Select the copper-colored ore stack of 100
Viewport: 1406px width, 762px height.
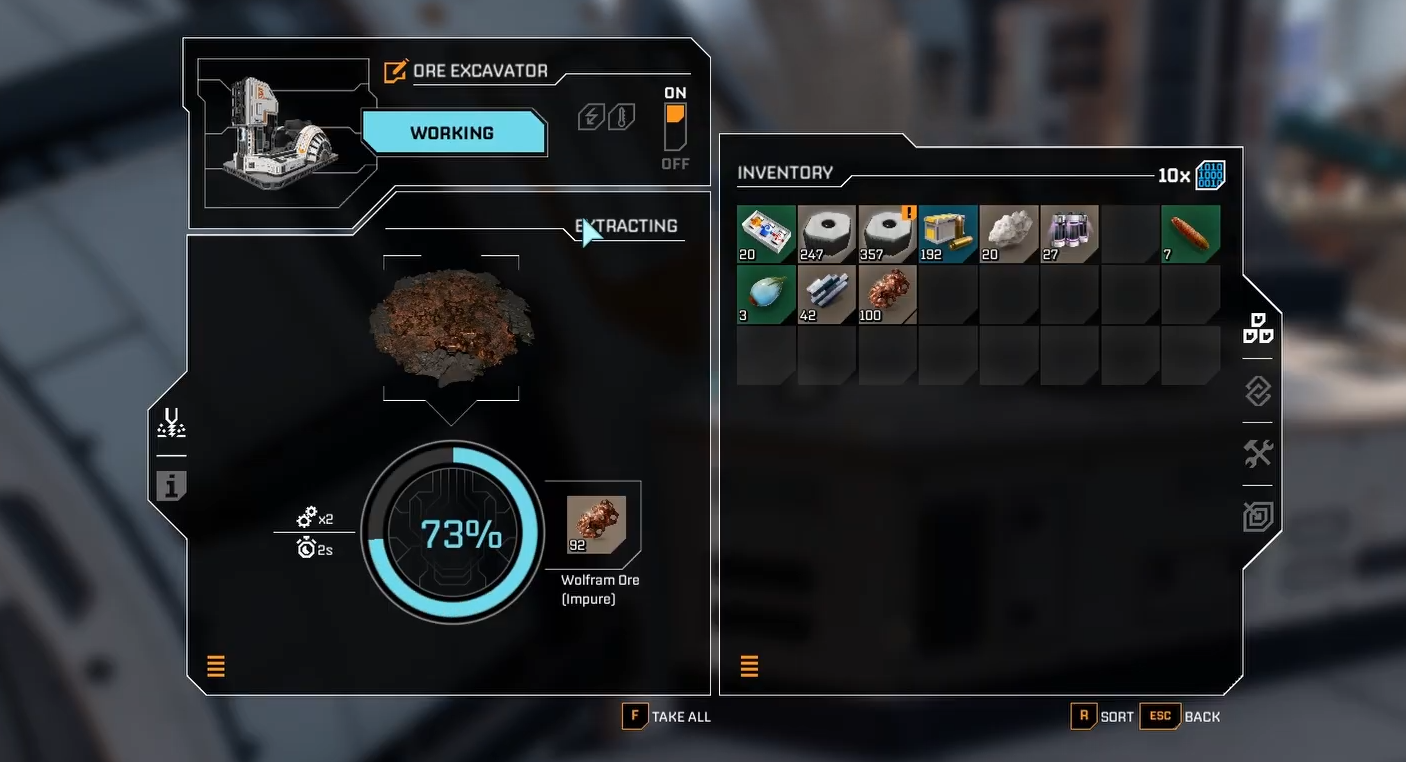tap(888, 294)
